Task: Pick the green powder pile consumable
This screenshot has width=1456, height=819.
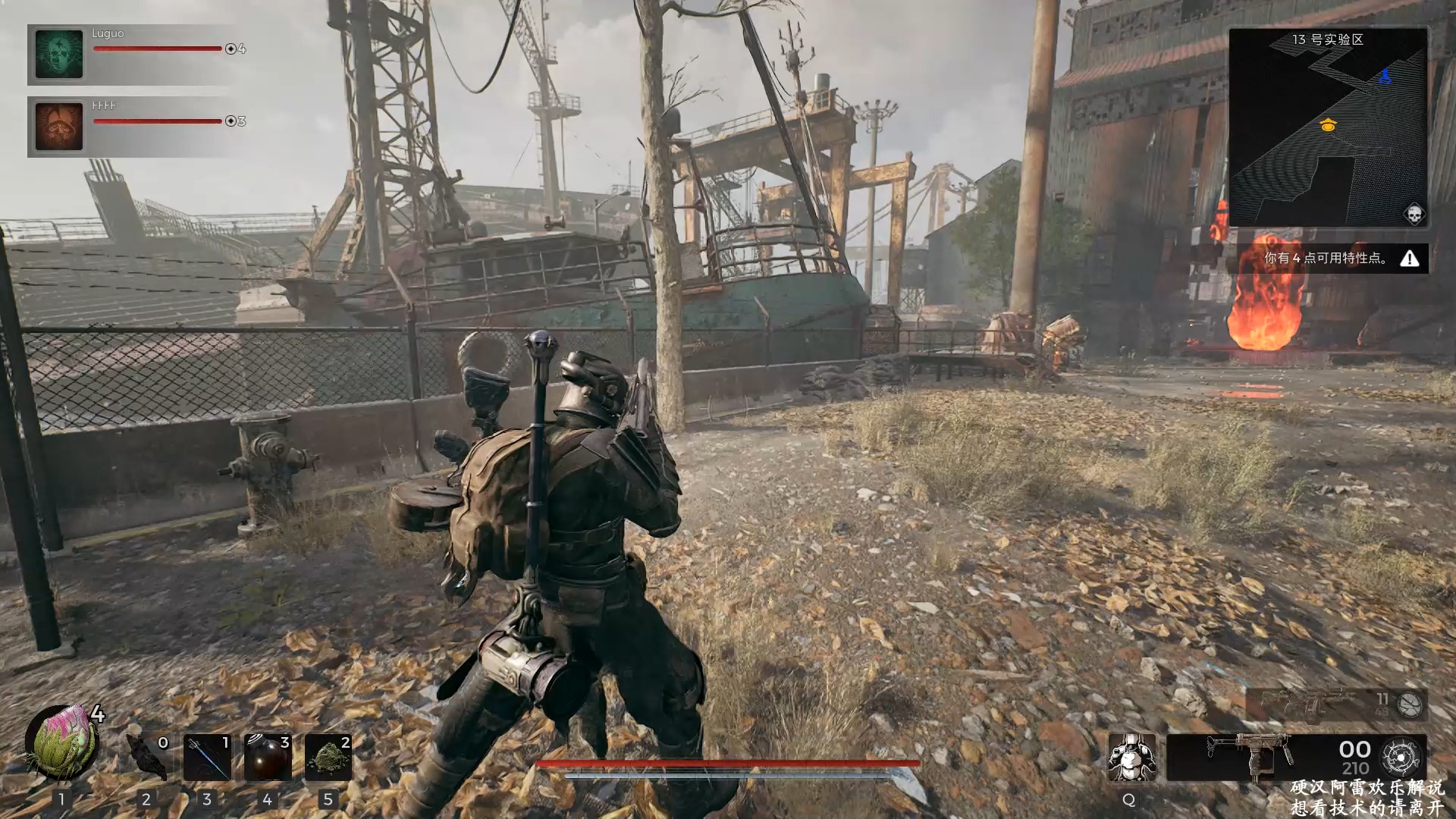Action: [328, 757]
